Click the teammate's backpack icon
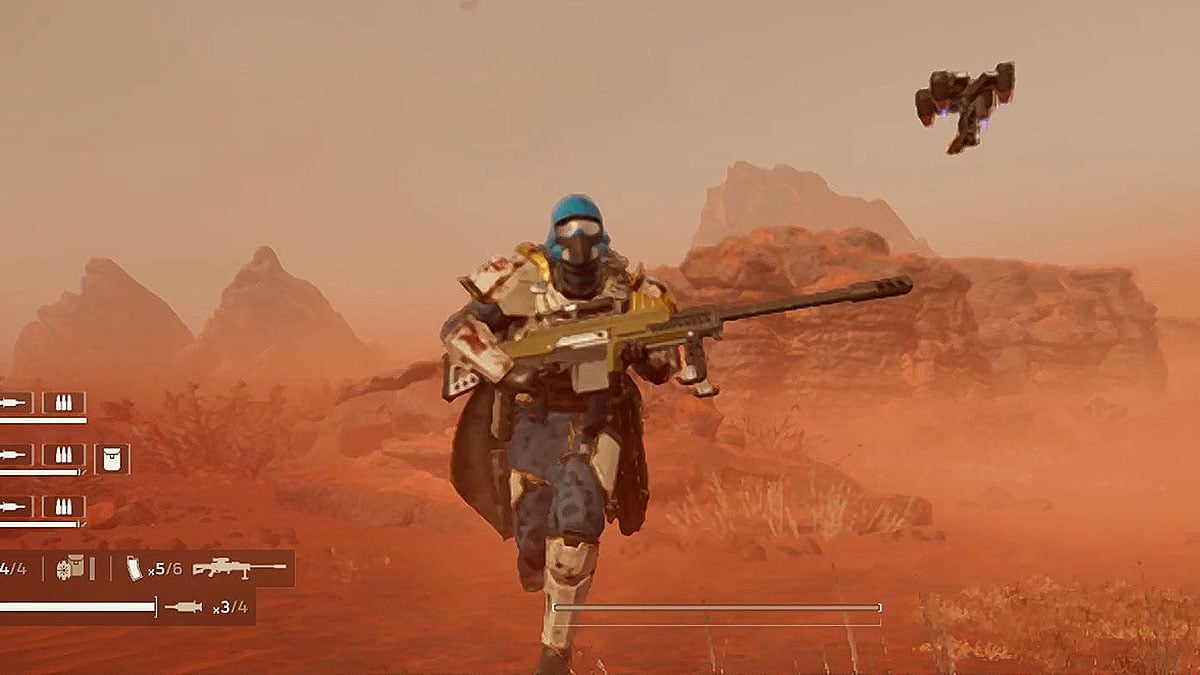The height and width of the screenshot is (675, 1200). pyautogui.click(x=111, y=459)
